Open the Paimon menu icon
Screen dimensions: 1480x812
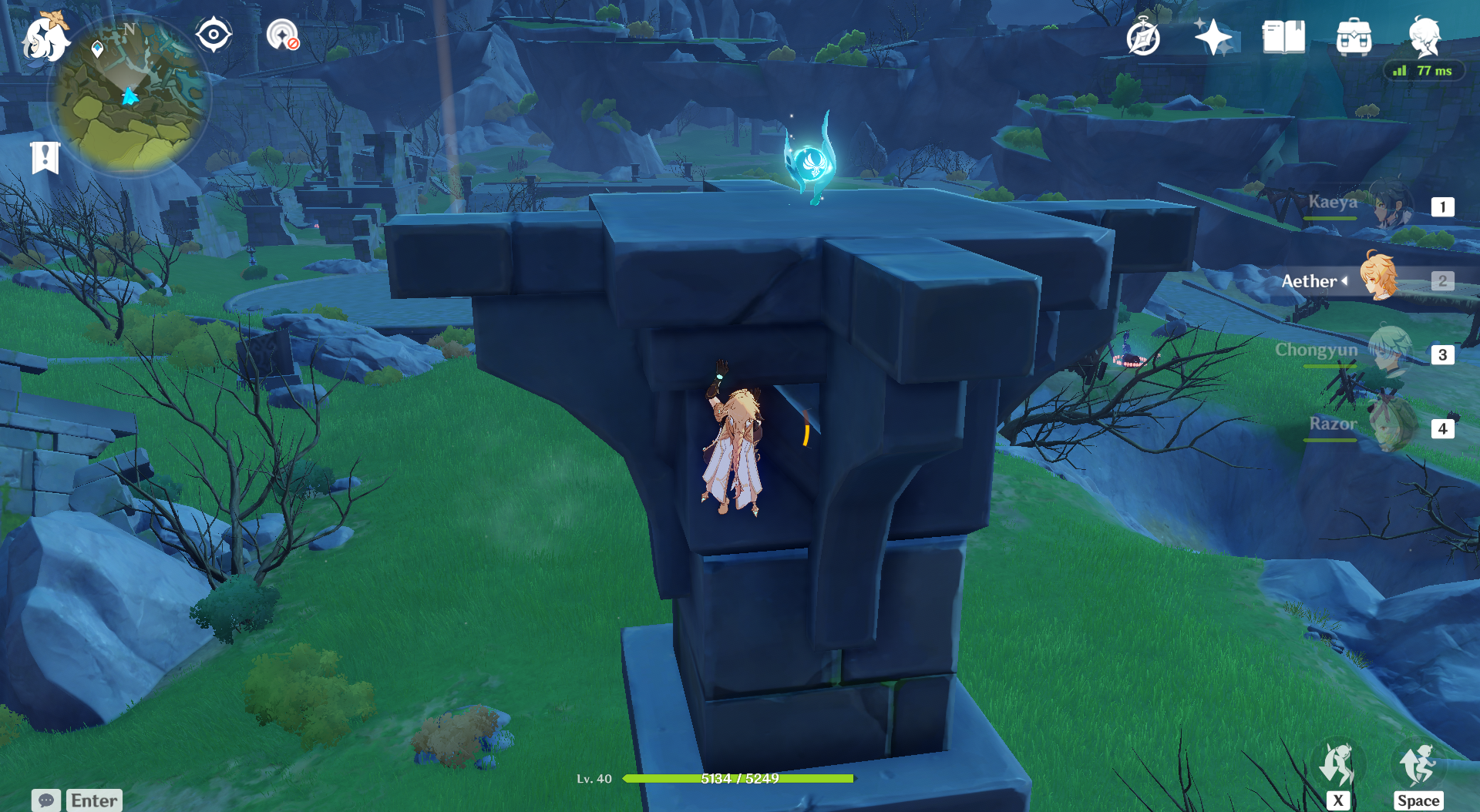pos(45,39)
